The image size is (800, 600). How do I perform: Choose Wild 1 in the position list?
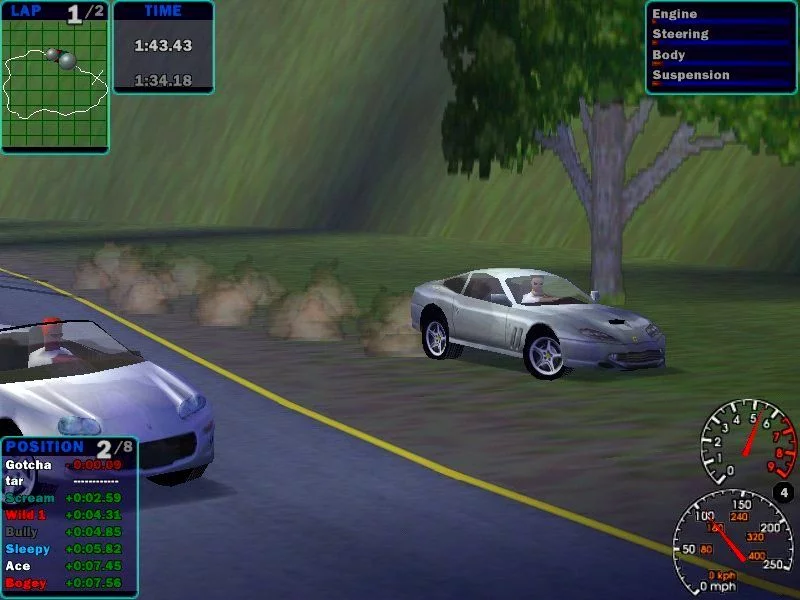point(27,515)
